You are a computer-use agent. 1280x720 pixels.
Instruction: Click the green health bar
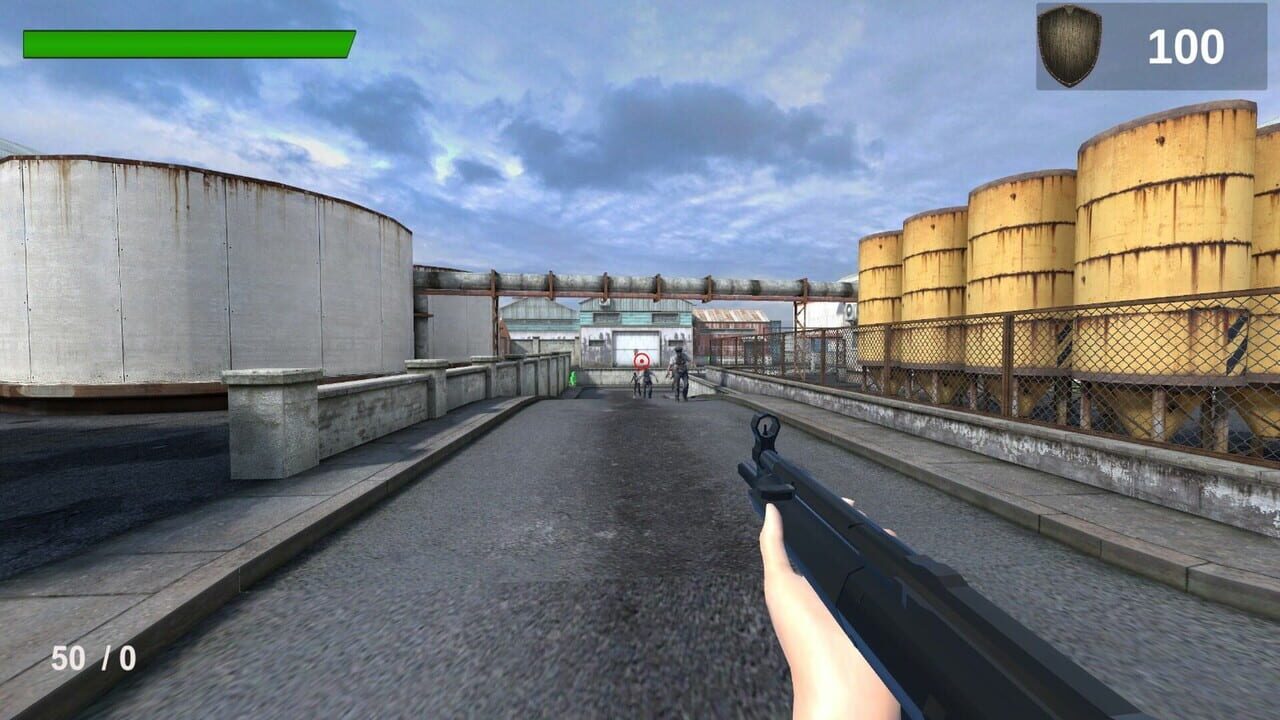(190, 44)
